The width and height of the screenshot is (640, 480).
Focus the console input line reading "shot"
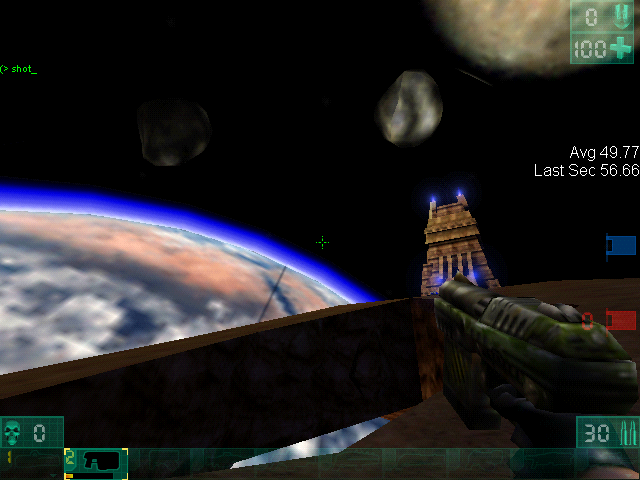pyautogui.click(x=22, y=69)
